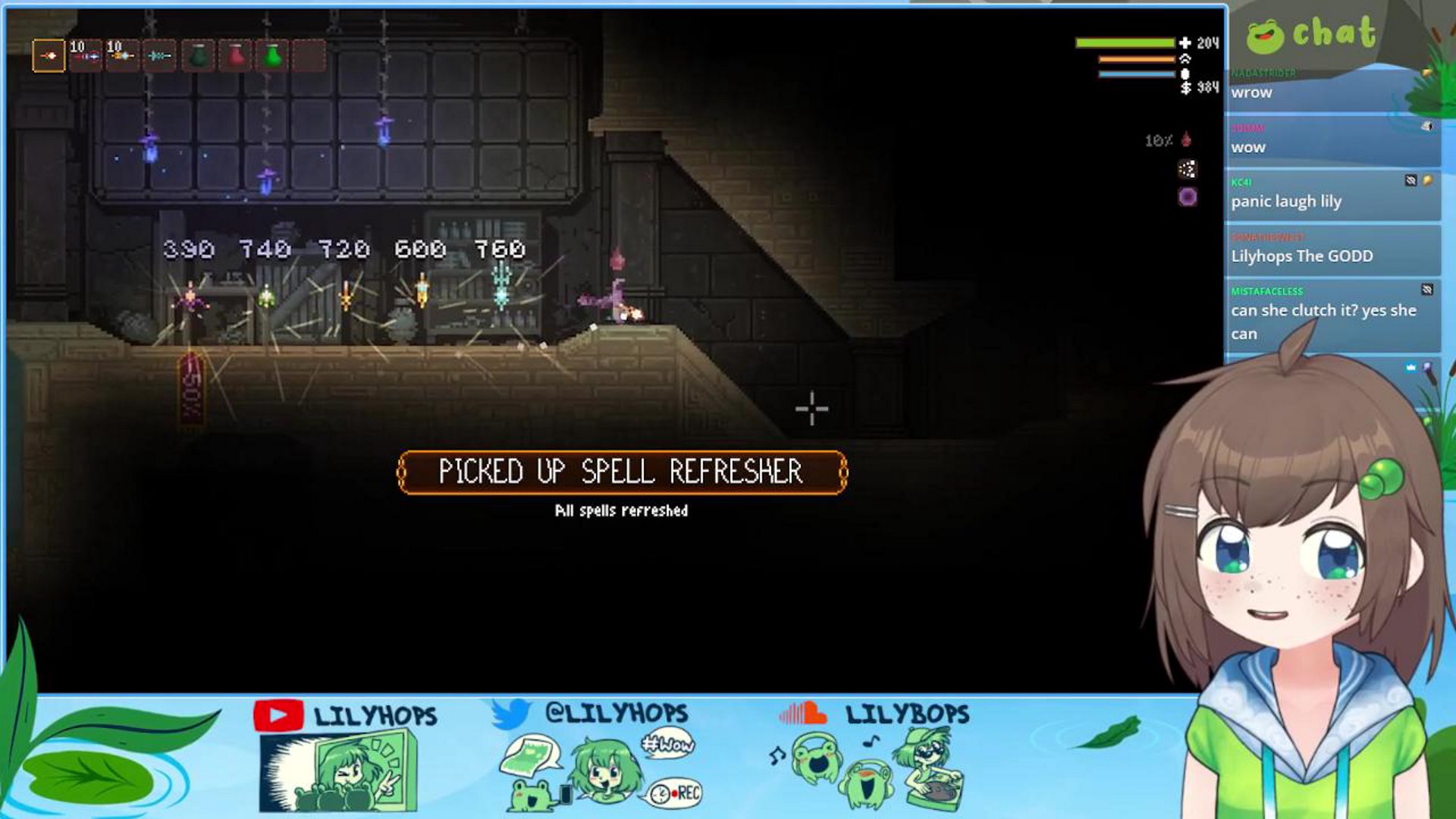Choose the teal wand in the hotbar
Viewport: 1456px width, 819px height.
pos(159,55)
